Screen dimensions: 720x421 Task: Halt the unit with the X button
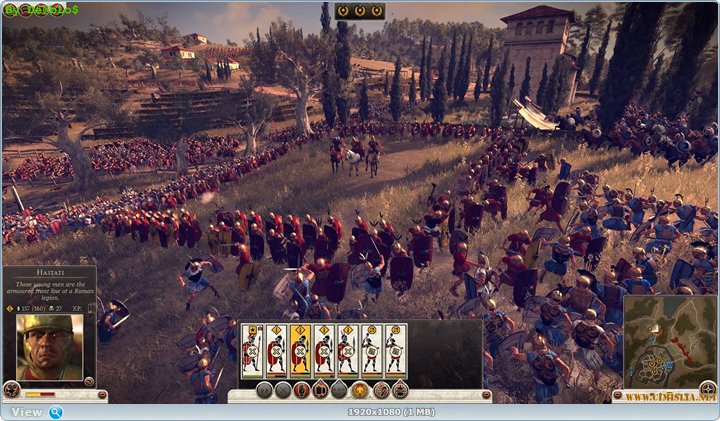click(283, 390)
